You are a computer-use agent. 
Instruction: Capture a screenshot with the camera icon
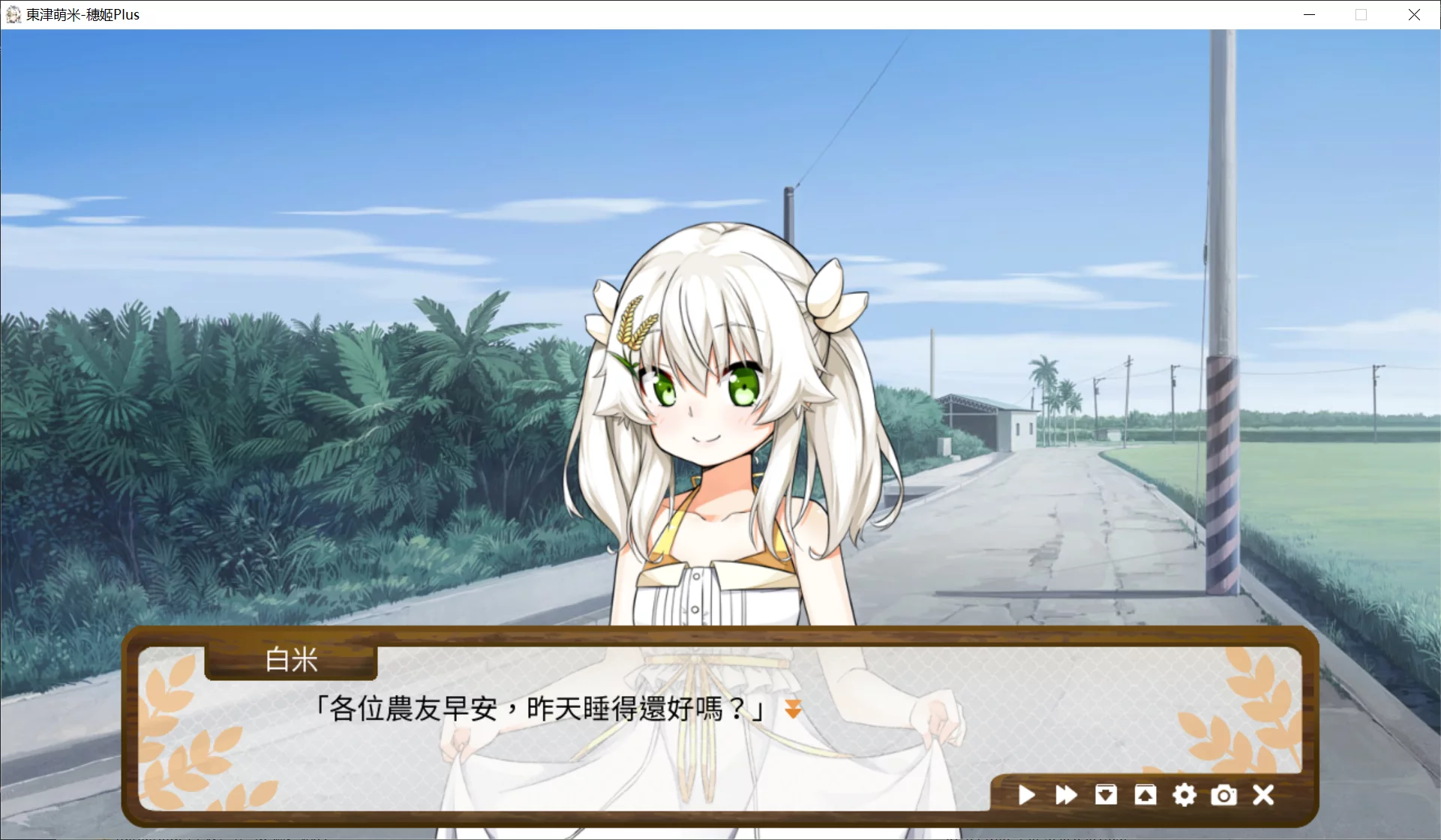[1224, 795]
